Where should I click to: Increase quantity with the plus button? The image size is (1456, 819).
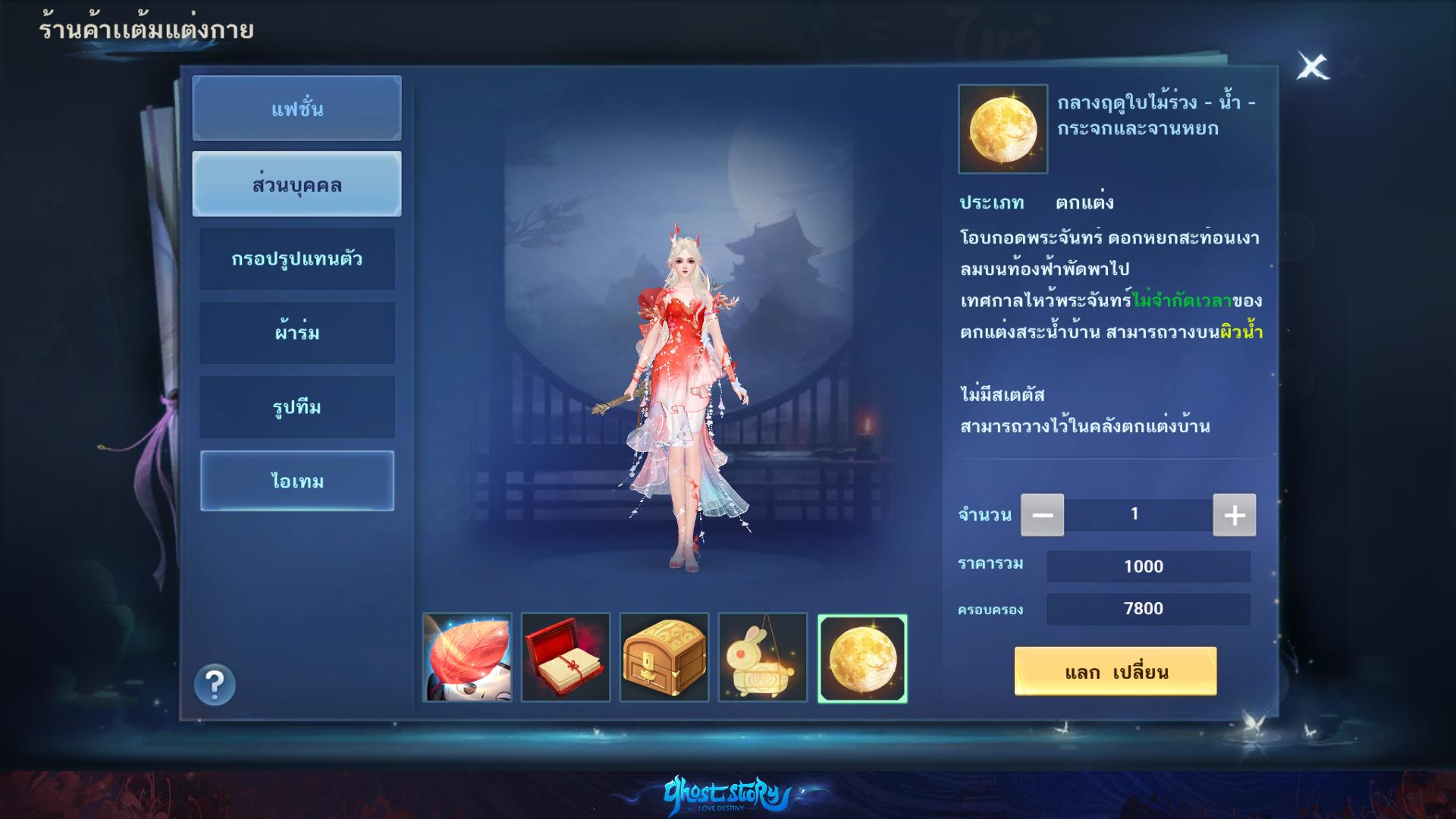[1234, 515]
